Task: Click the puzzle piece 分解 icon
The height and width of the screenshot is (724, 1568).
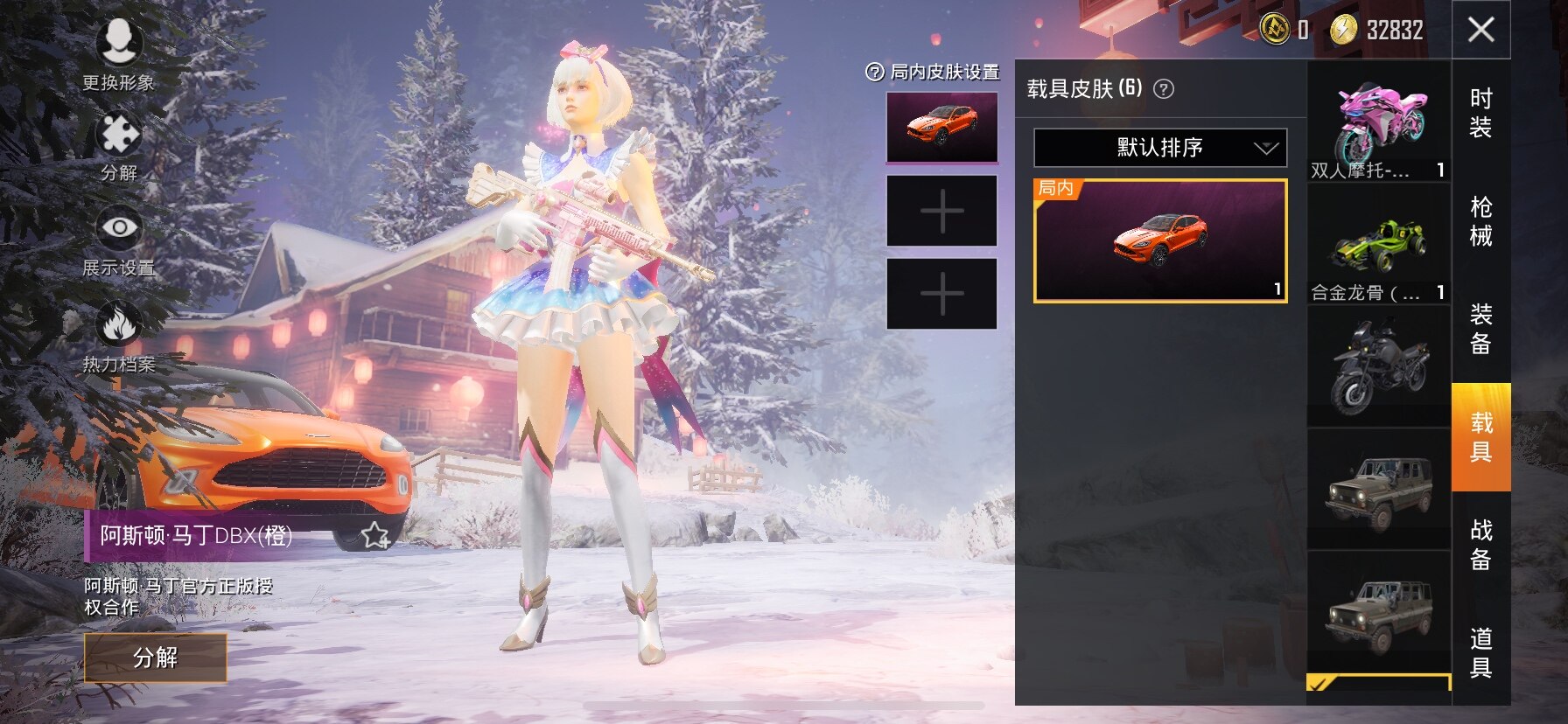Action: click(x=119, y=146)
